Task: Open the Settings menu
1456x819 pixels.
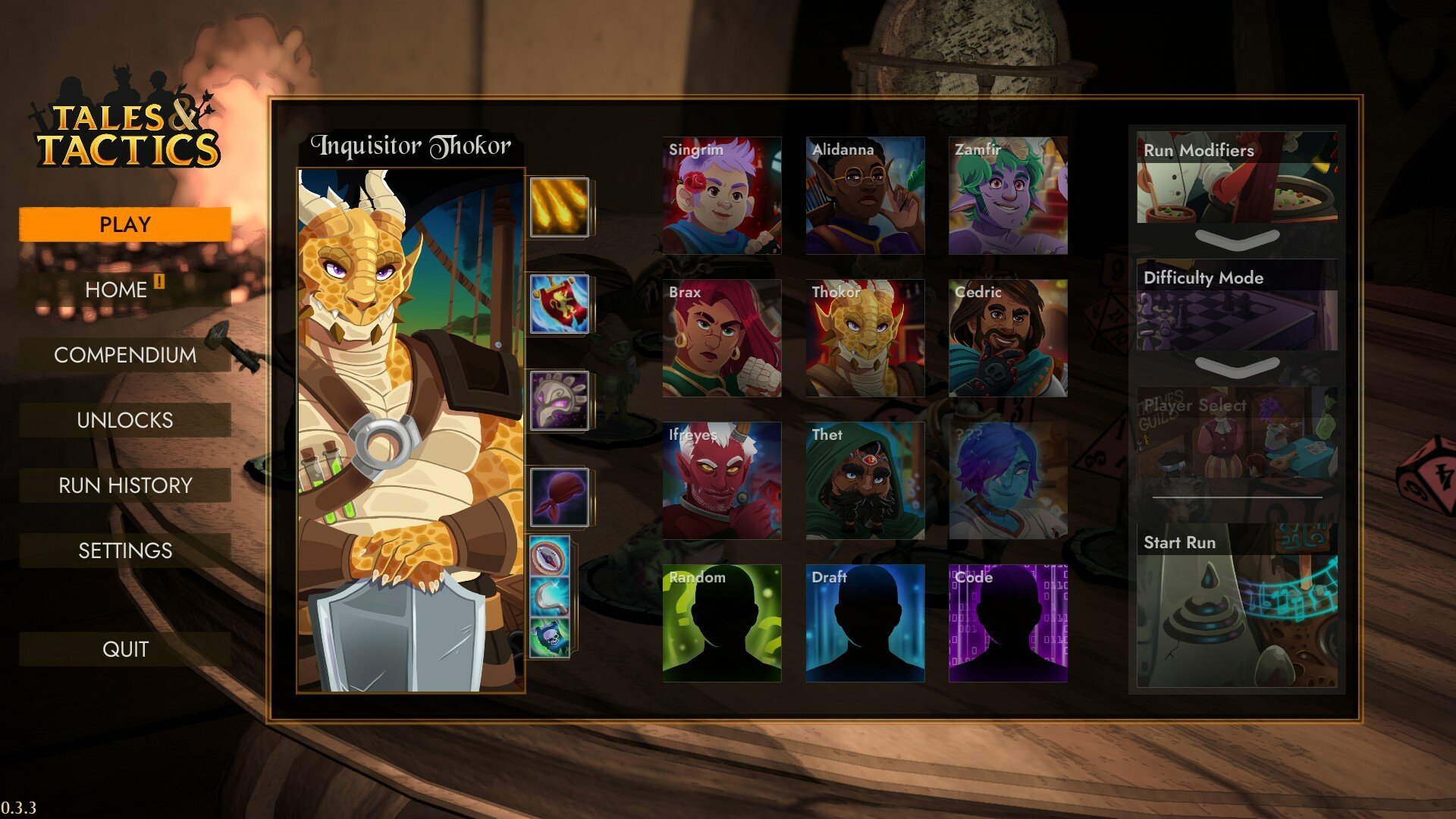Action: [x=124, y=551]
